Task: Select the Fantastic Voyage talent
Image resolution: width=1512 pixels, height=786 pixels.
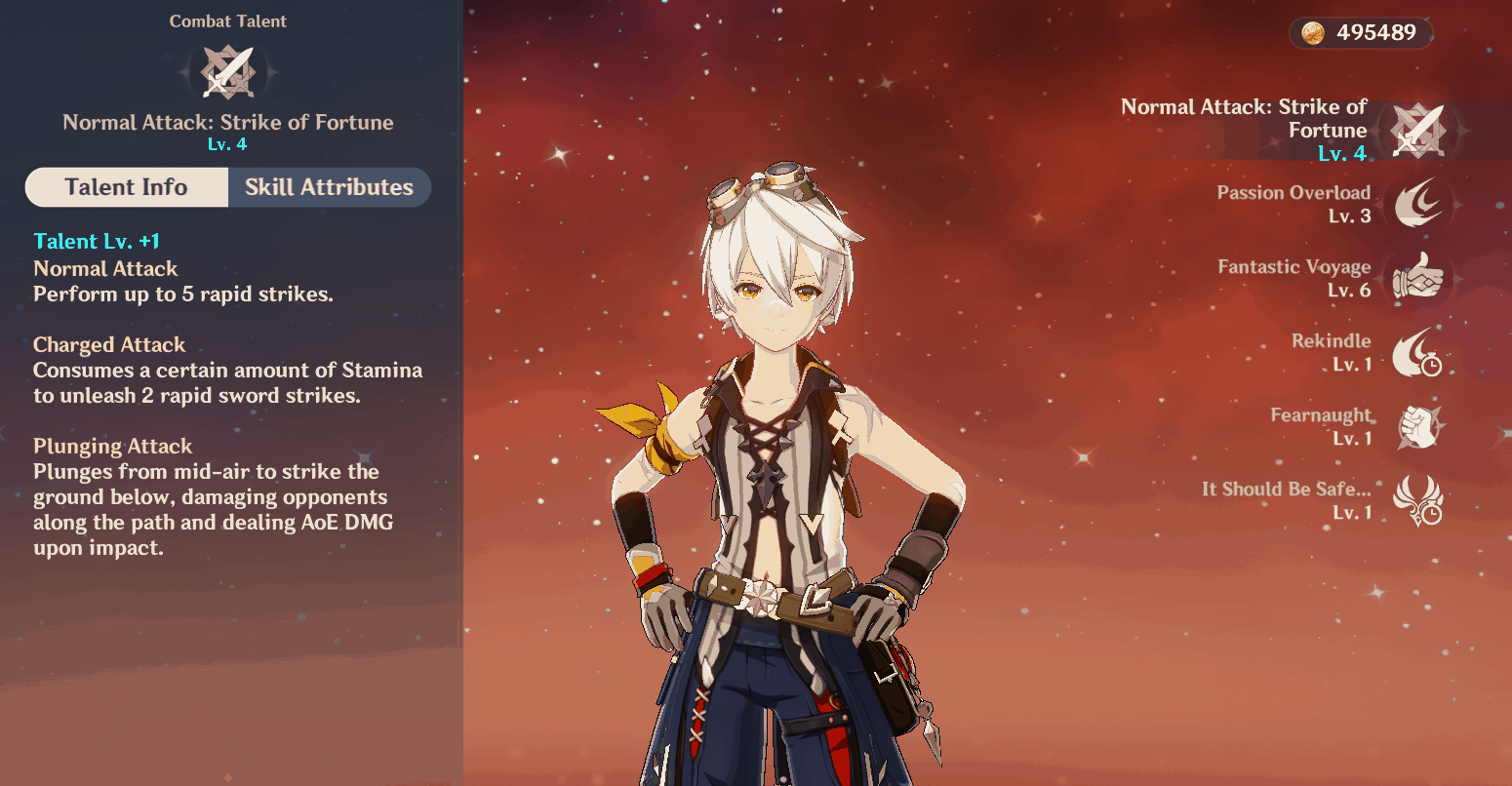Action: click(1416, 279)
